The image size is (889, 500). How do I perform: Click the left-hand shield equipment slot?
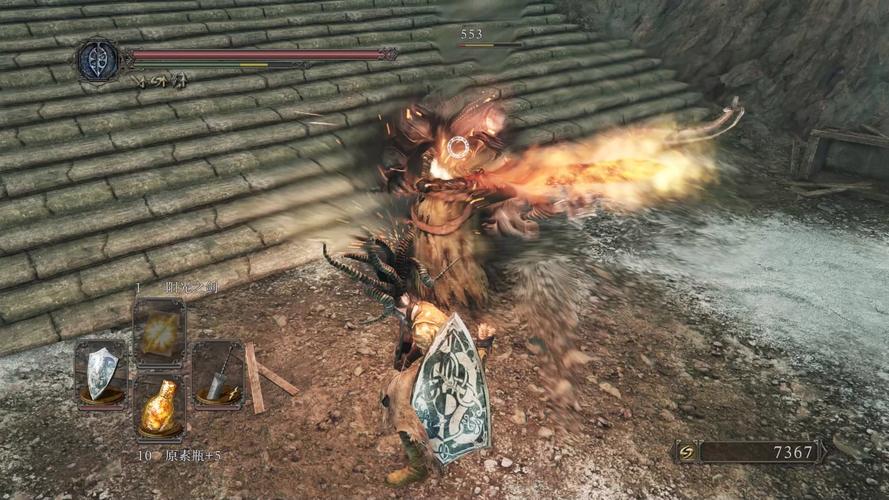(100, 374)
